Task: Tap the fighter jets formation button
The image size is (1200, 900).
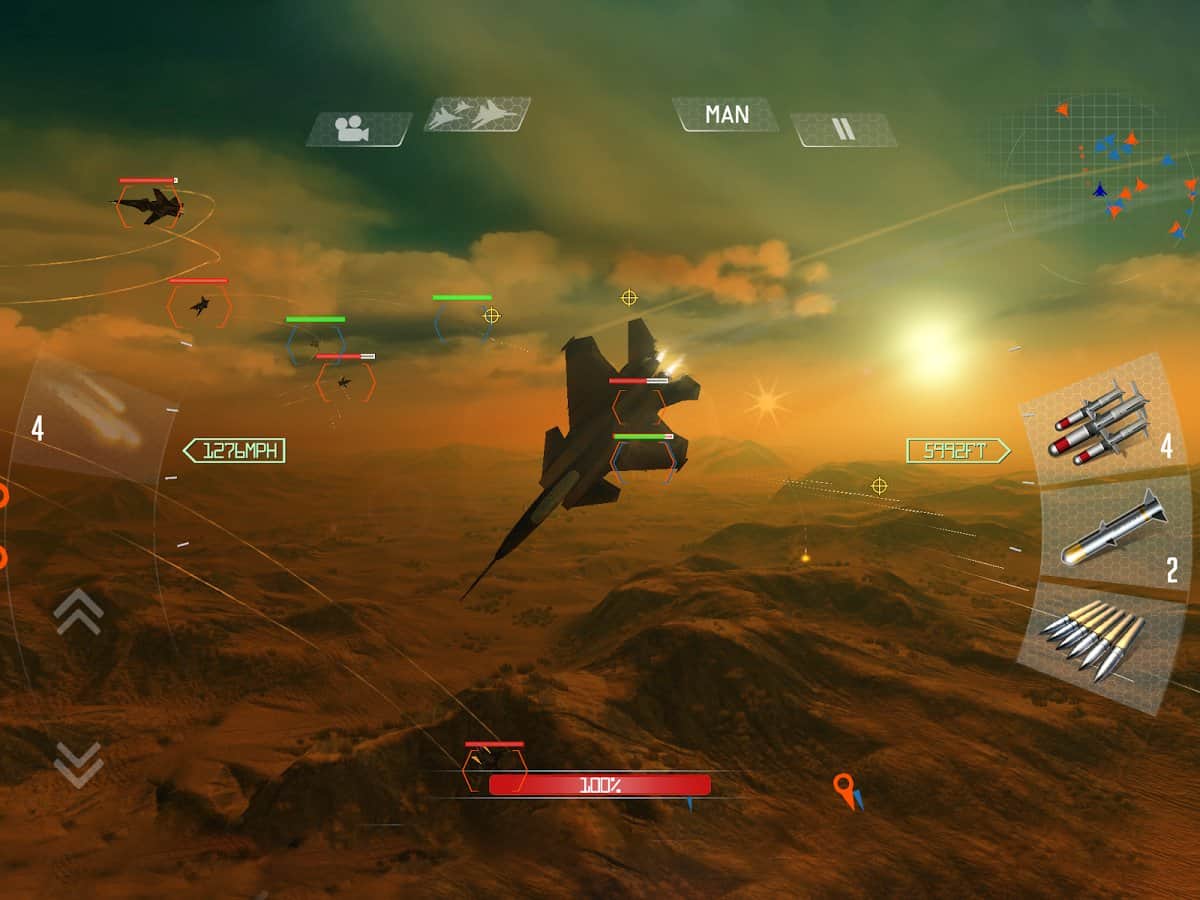Action: pos(477,114)
